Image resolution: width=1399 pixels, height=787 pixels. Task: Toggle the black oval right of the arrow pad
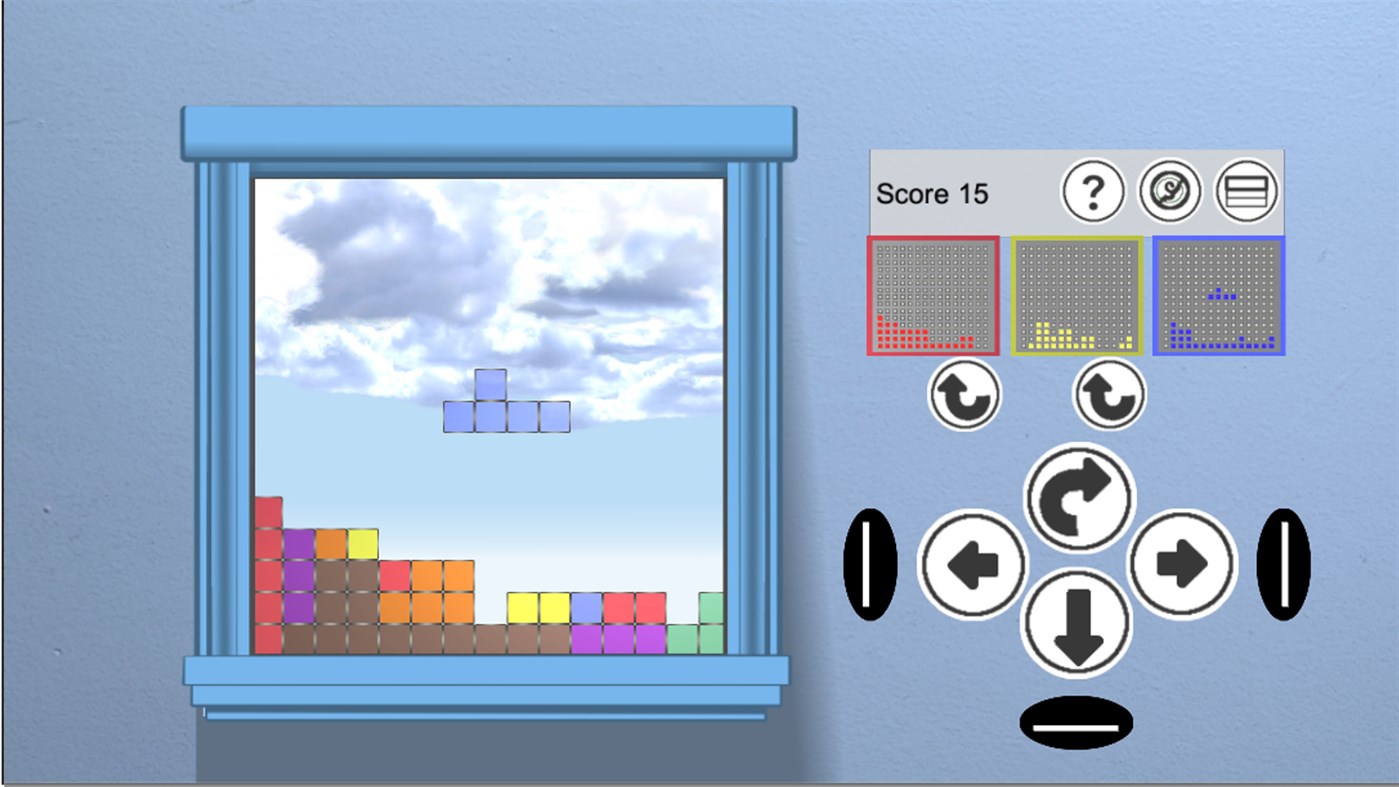[x=1283, y=565]
